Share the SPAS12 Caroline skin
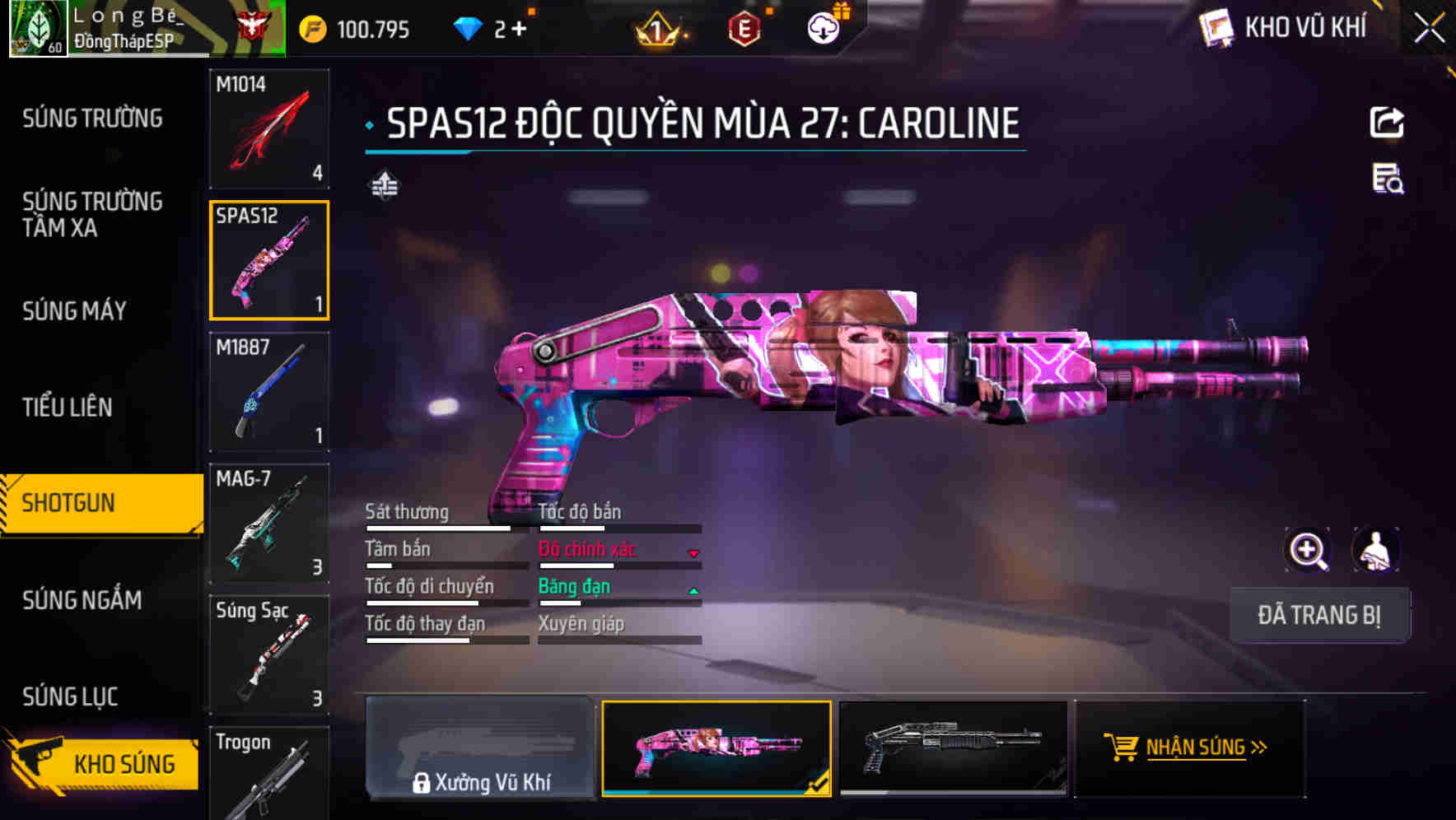 pos(1387,122)
